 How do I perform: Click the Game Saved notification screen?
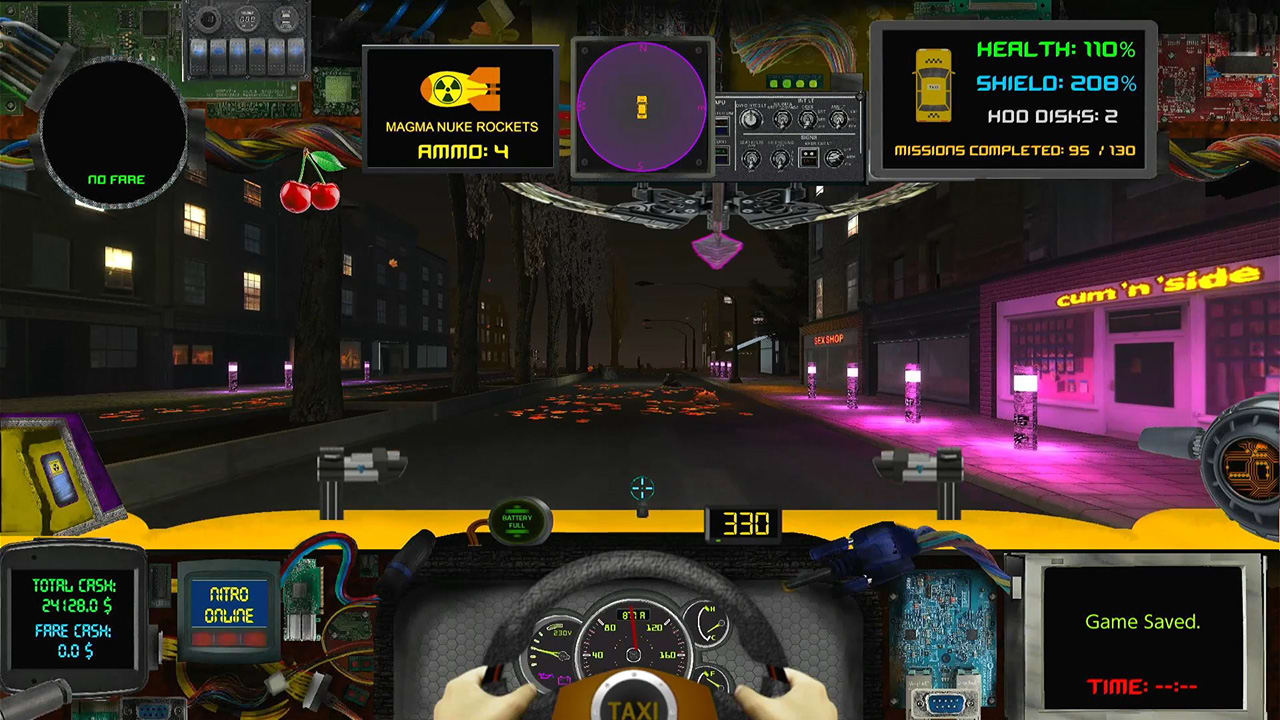coord(1143,621)
